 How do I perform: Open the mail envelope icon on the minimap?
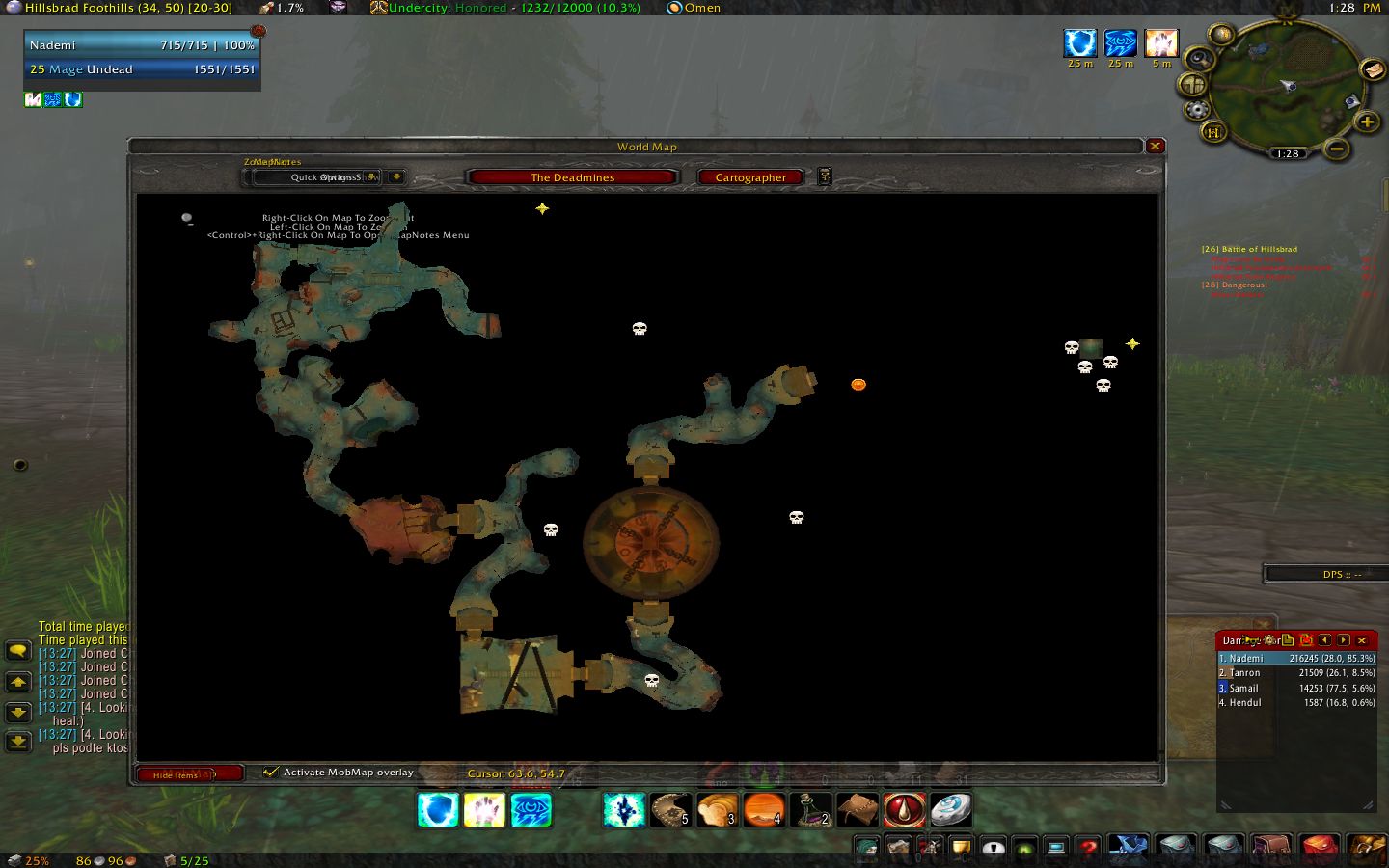(x=1371, y=69)
